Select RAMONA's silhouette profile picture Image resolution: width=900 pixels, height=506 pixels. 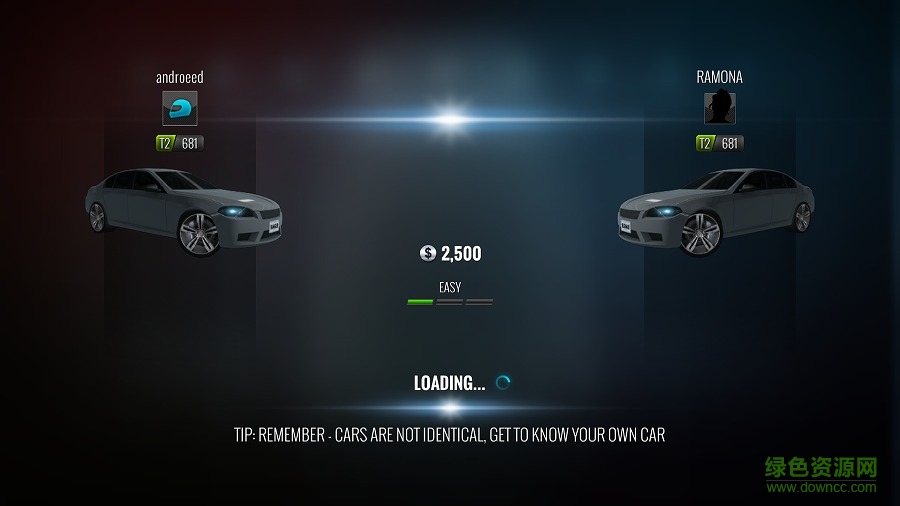(720, 108)
